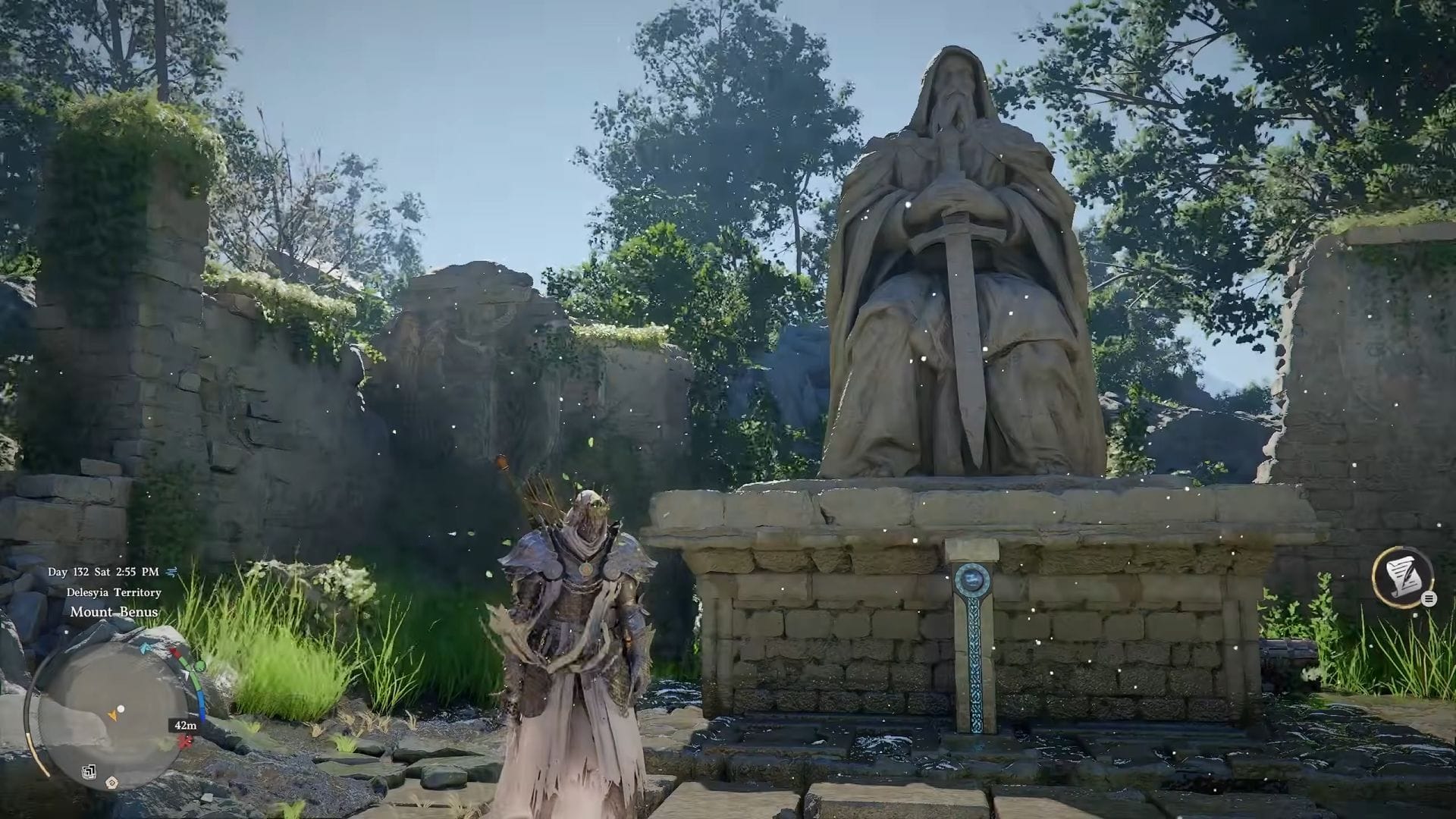Click the hexagon emblem under the minimap
The image size is (1456, 819).
coord(111,782)
